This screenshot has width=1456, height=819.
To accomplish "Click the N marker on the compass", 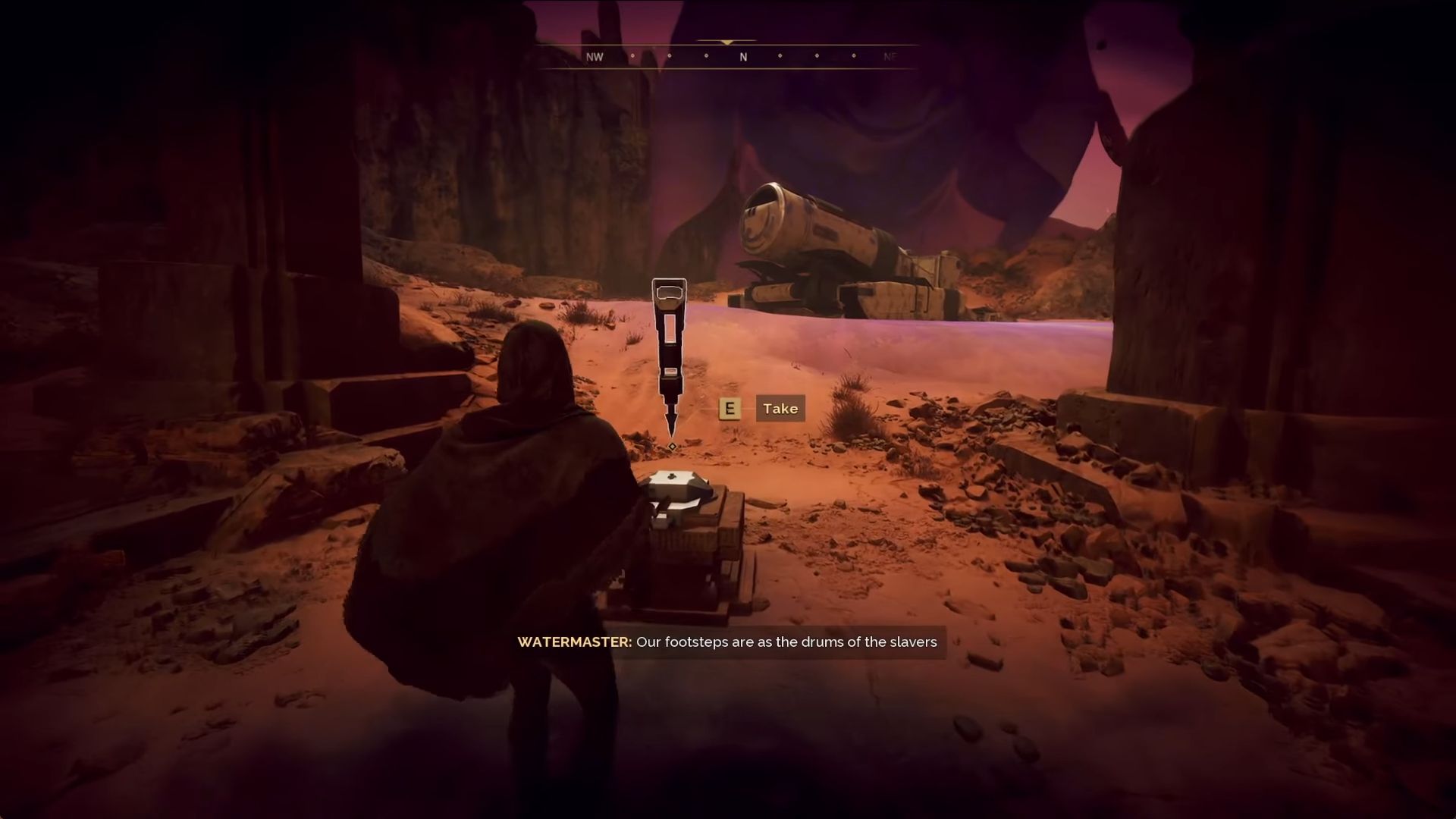I will (743, 57).
